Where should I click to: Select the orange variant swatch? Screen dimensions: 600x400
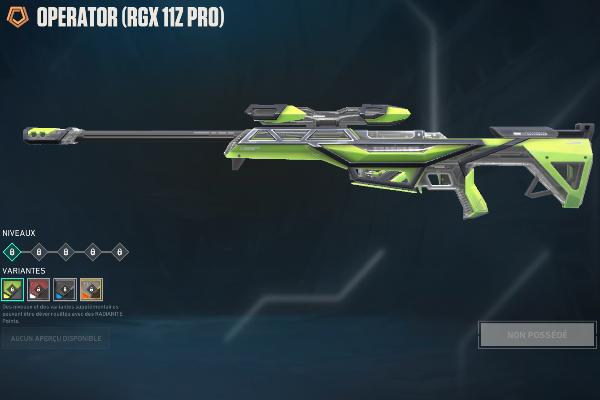[x=91, y=289]
